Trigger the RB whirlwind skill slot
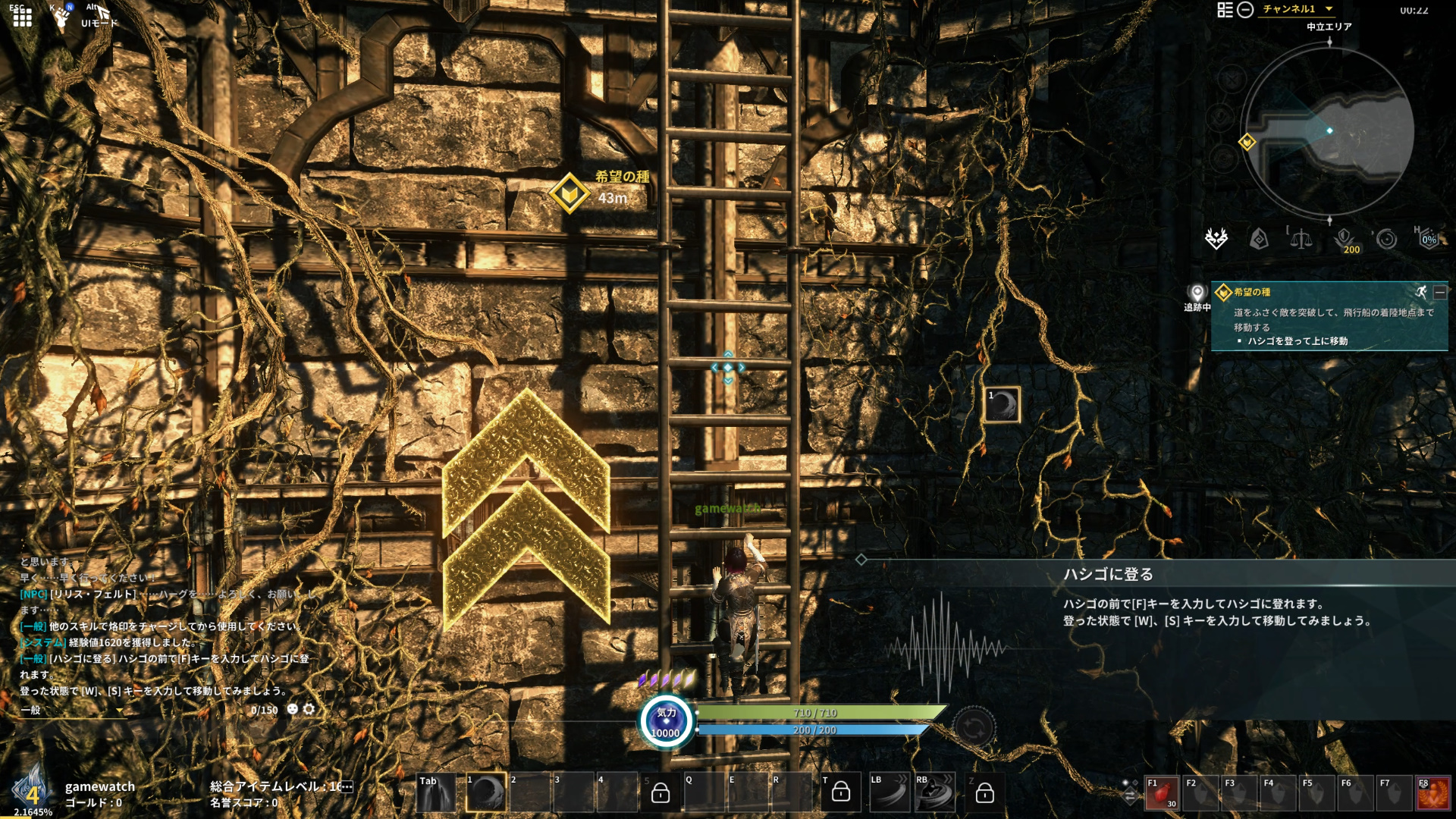 (x=934, y=793)
